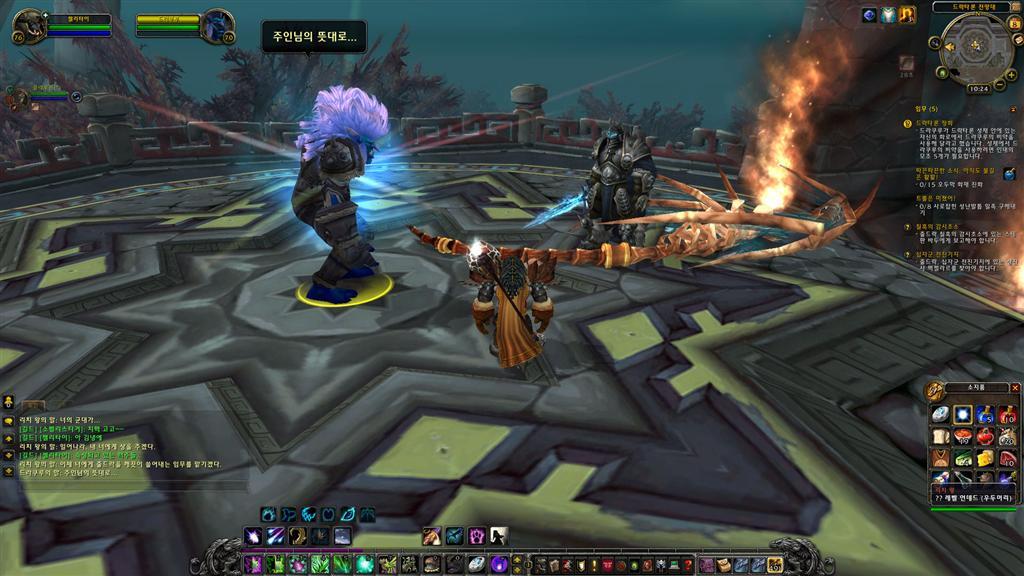The width and height of the screenshot is (1024, 576).
Task: Activate the purple orb action bar ability
Action: (x=499, y=564)
